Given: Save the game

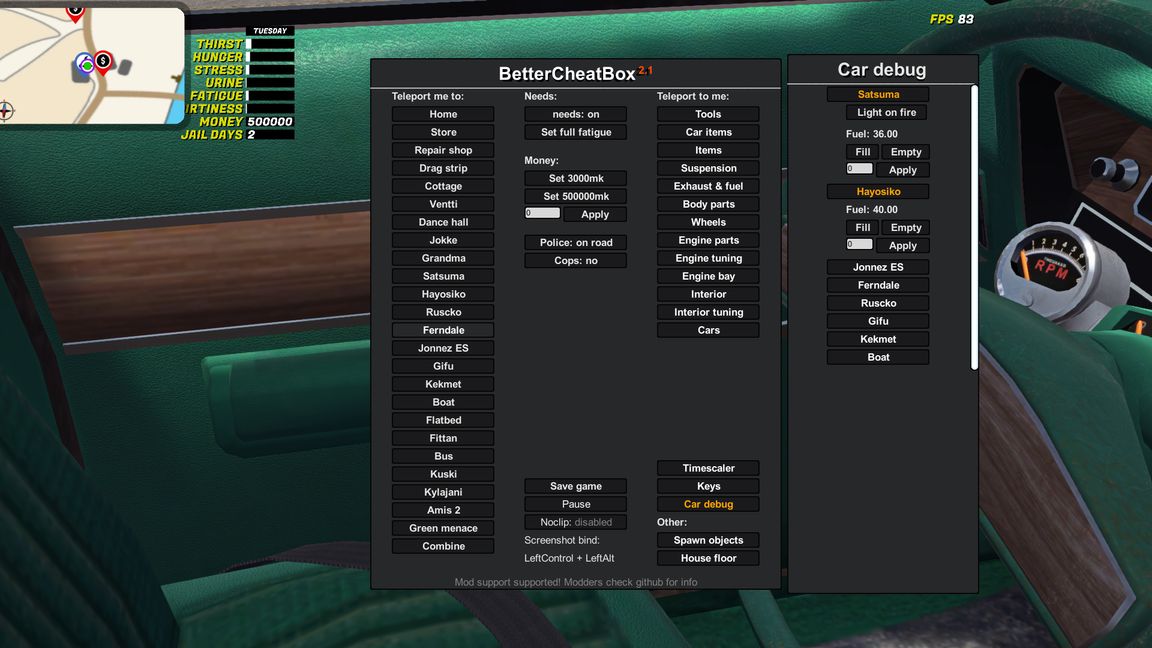Looking at the screenshot, I should [x=576, y=486].
